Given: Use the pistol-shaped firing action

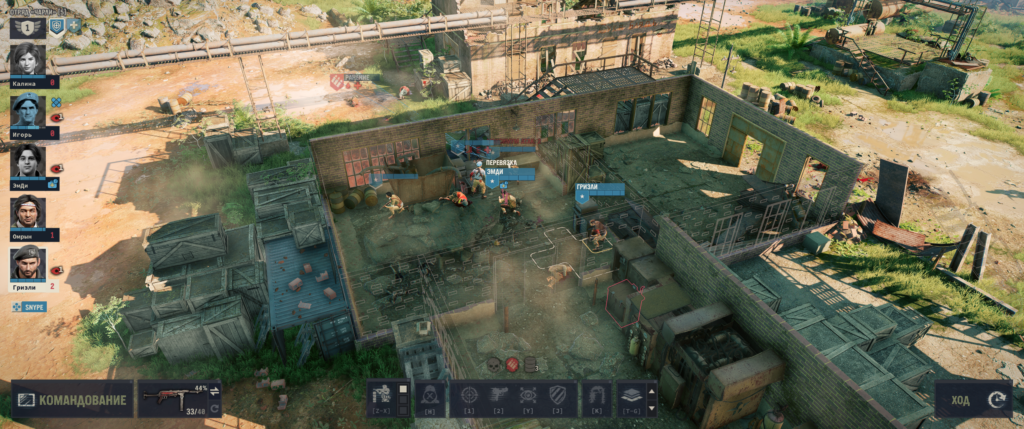Looking at the screenshot, I should [499, 395].
